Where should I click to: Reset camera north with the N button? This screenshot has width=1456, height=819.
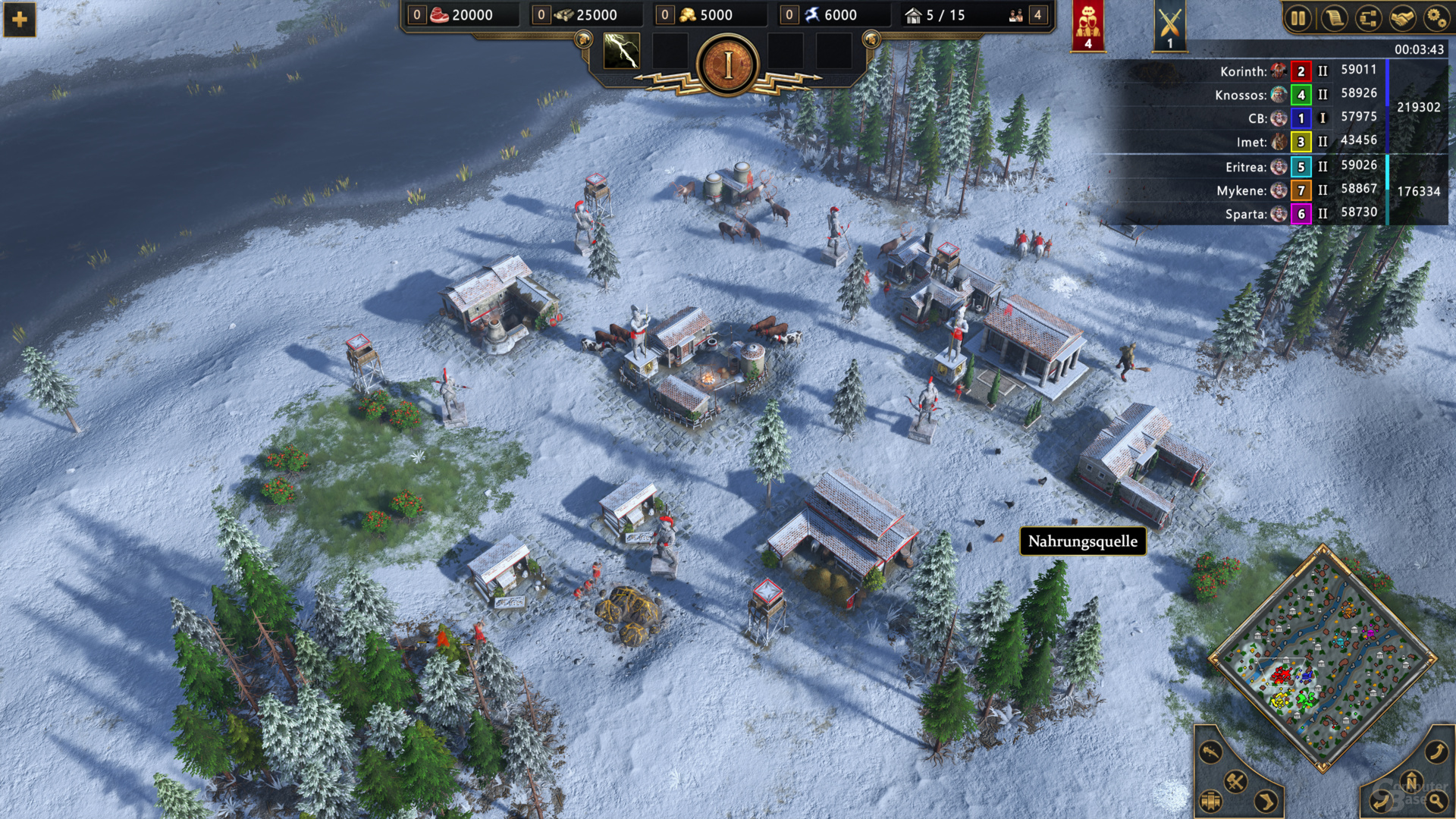click(1411, 781)
